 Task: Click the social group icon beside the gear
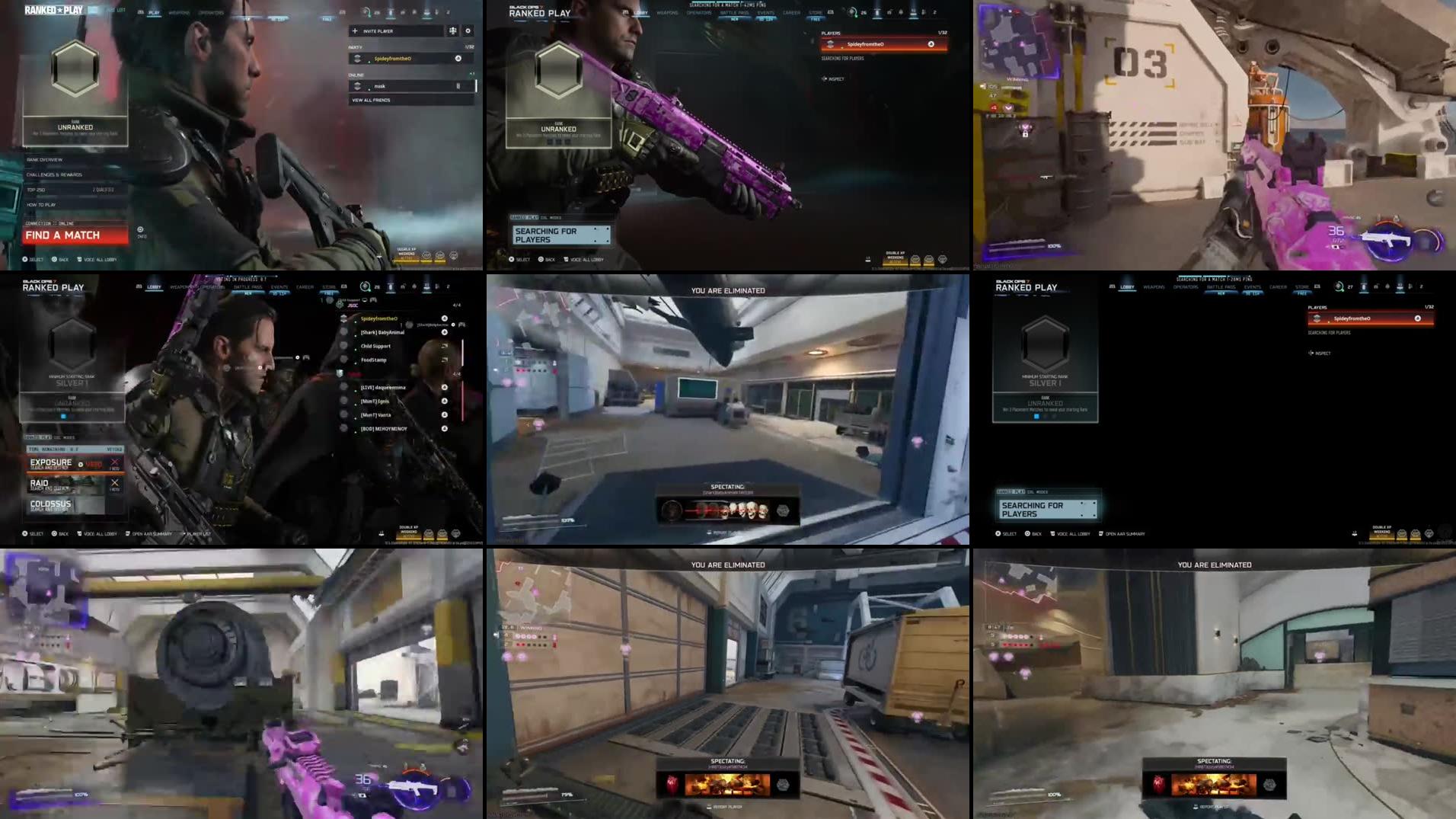tap(454, 30)
